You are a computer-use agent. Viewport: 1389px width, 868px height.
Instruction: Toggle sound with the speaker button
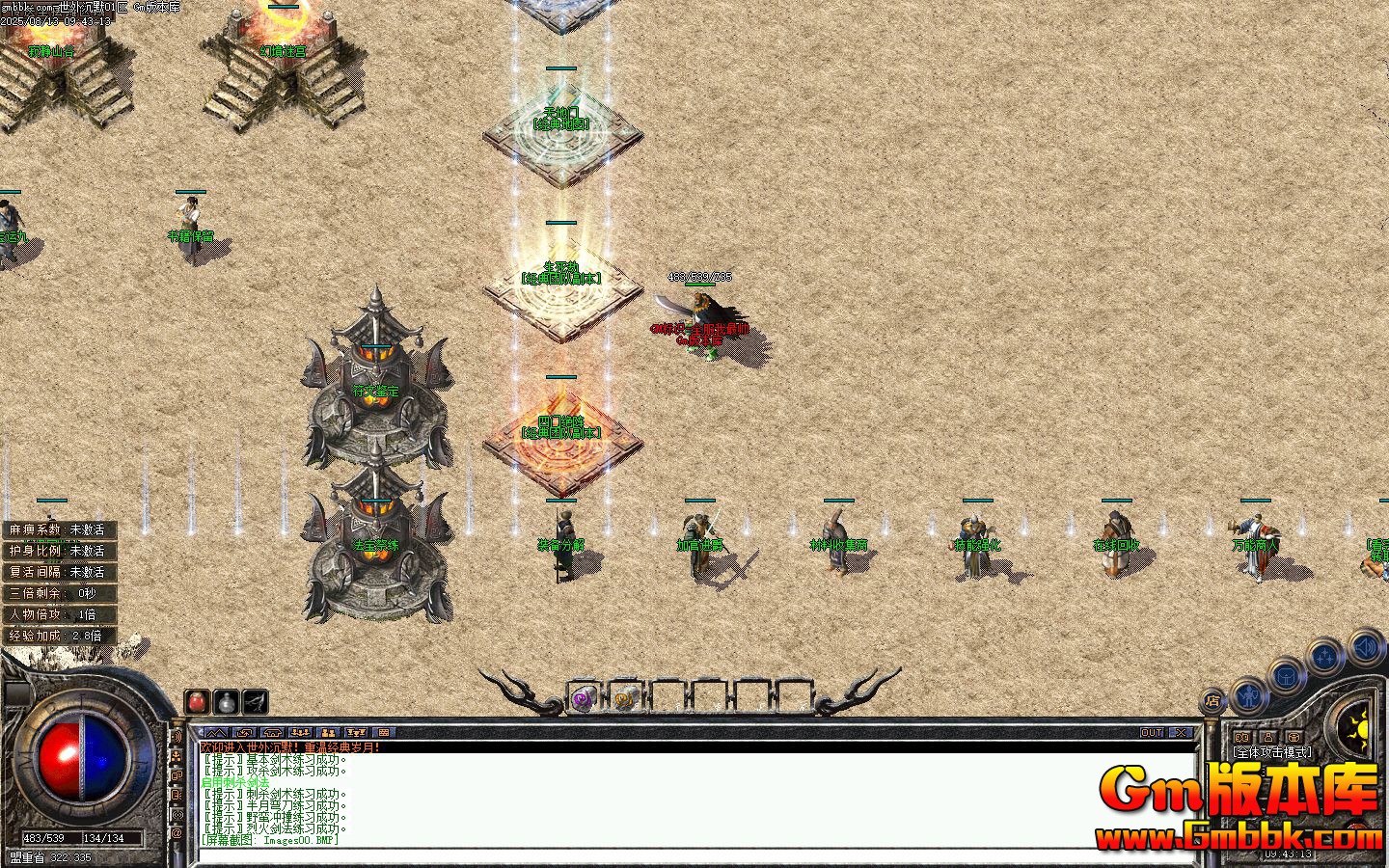1365,646
